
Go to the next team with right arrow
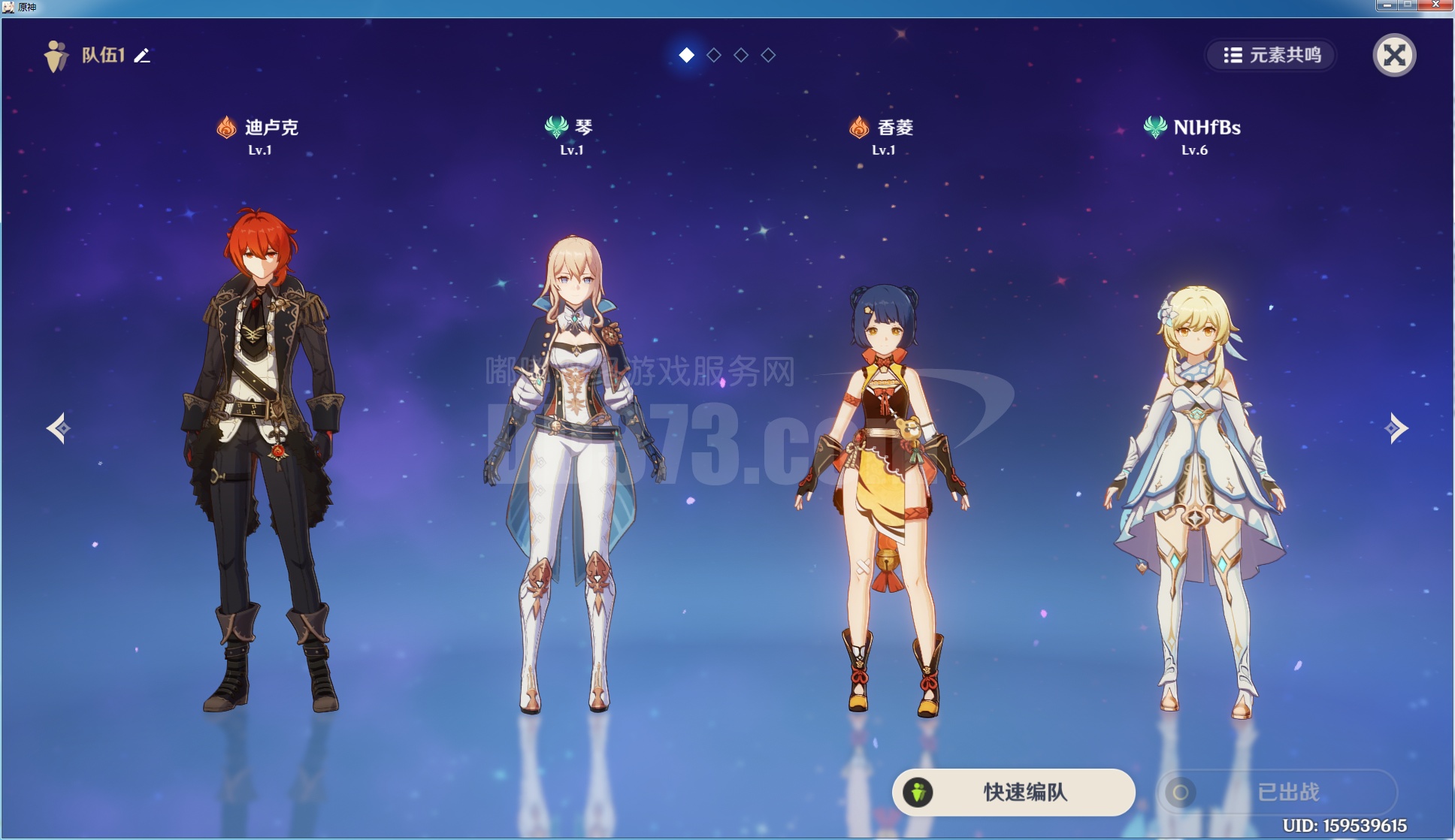[1396, 428]
